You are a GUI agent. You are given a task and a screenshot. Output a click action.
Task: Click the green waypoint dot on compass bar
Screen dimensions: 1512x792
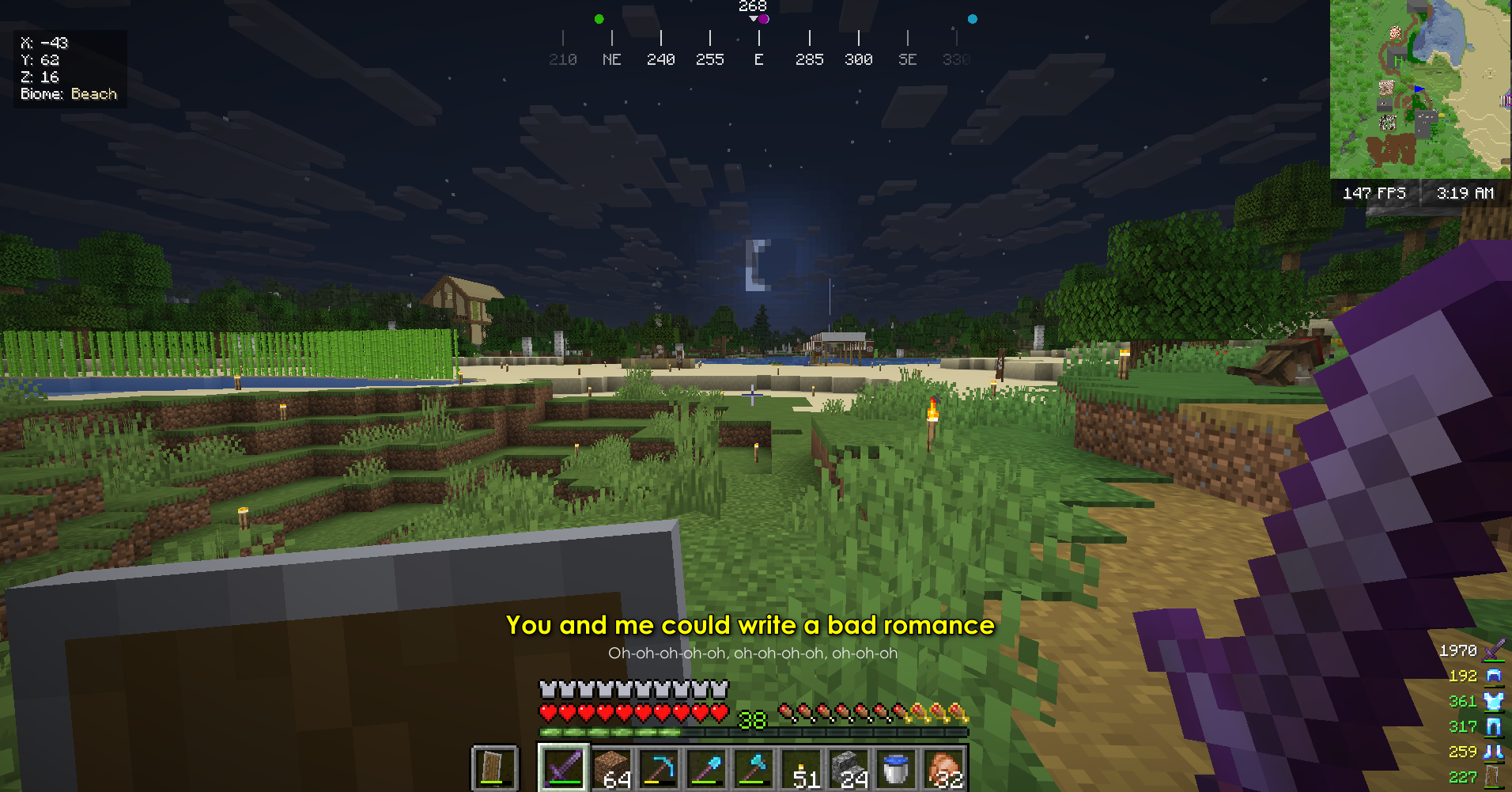(x=599, y=19)
